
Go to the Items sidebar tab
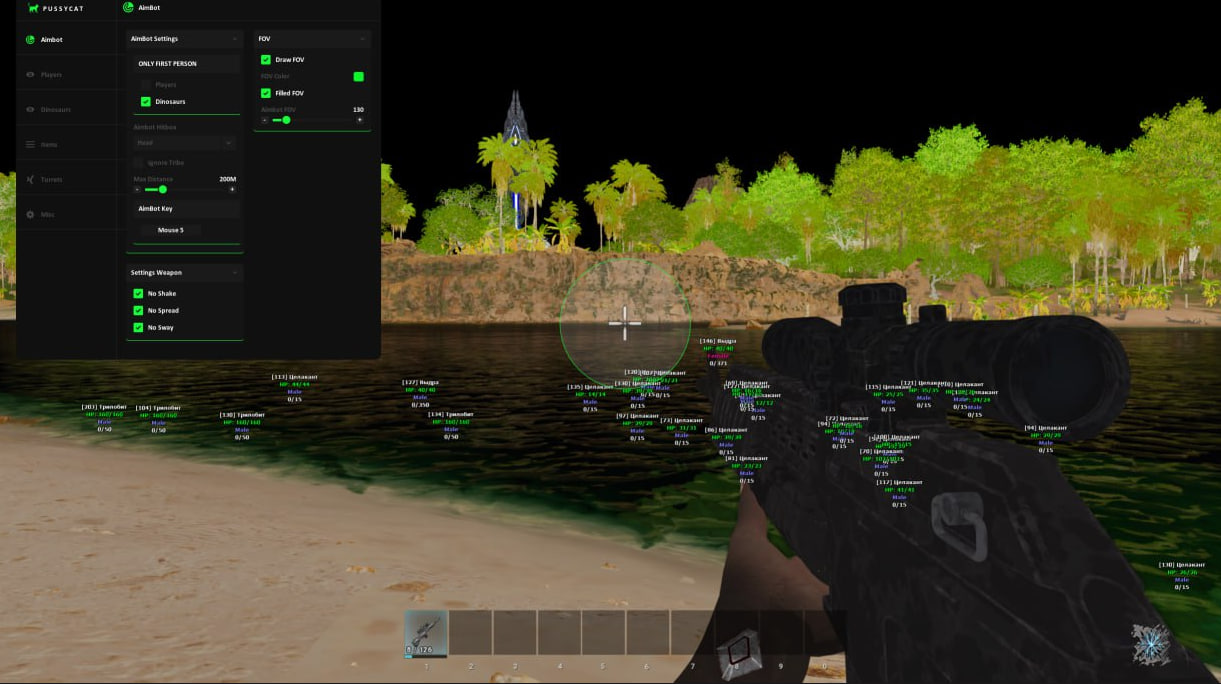[49, 145]
